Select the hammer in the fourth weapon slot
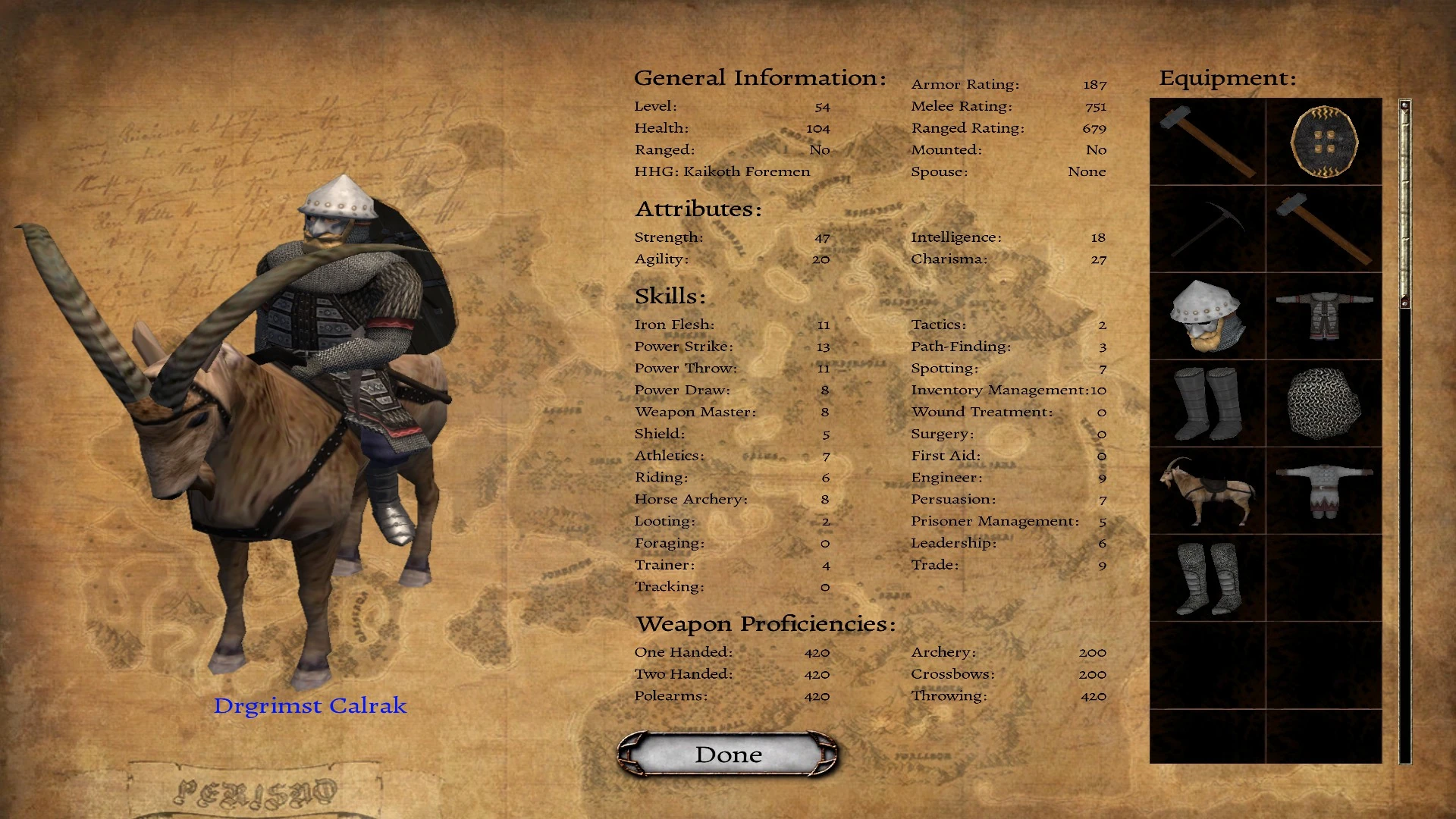 click(x=1323, y=229)
